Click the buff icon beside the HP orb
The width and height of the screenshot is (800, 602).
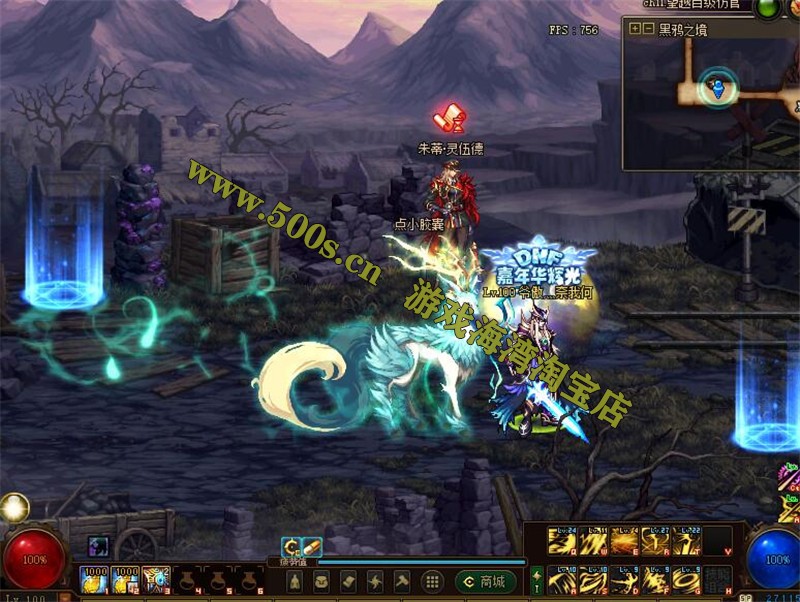(x=98, y=546)
